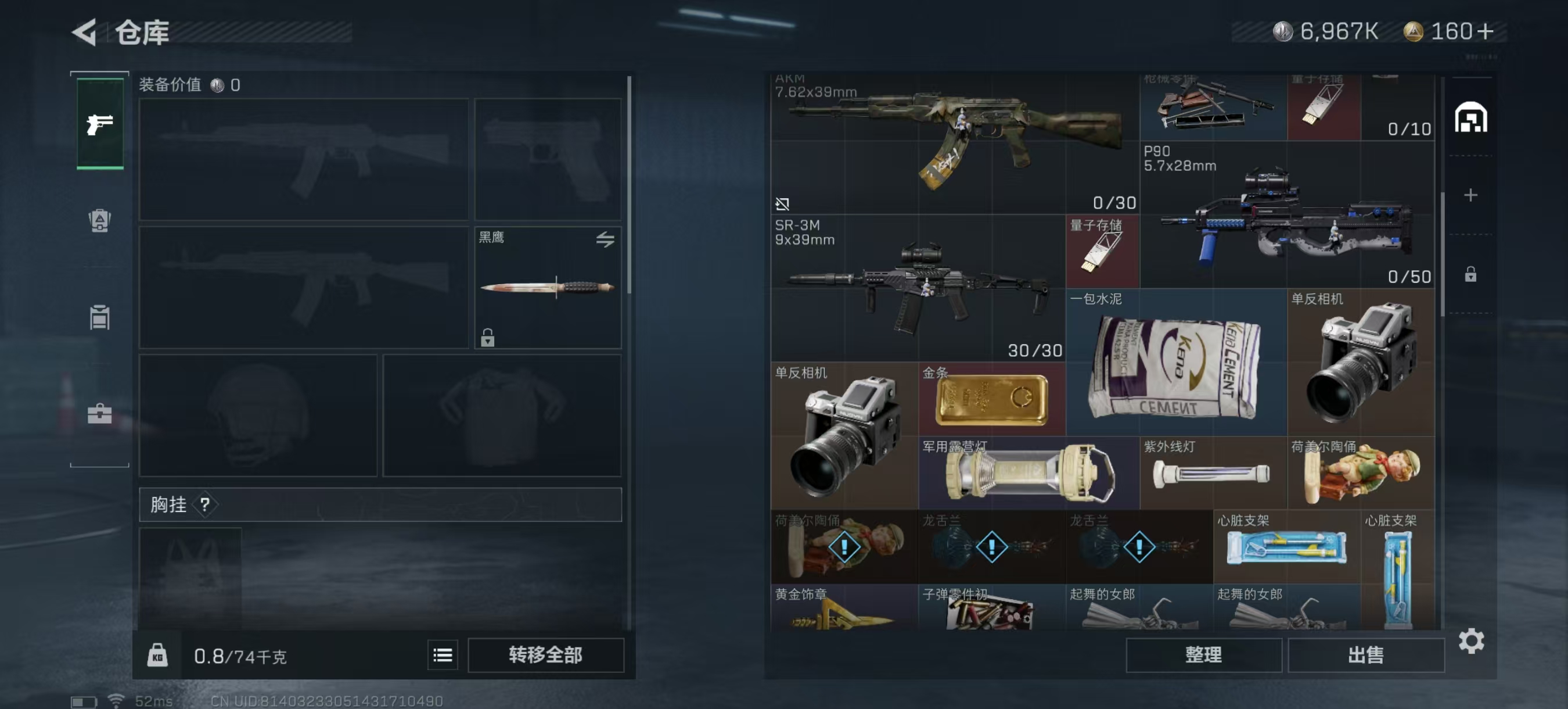The height and width of the screenshot is (709, 1568).
Task: Switch to the backpack tab
Action: point(100,220)
